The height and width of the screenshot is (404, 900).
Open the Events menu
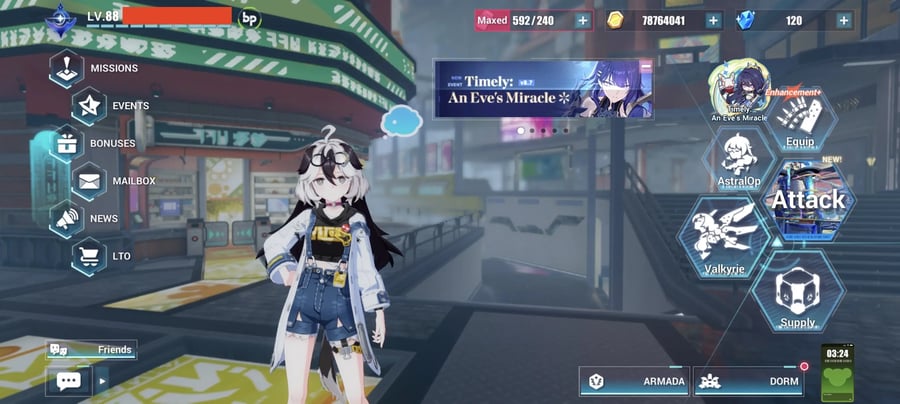[110, 106]
